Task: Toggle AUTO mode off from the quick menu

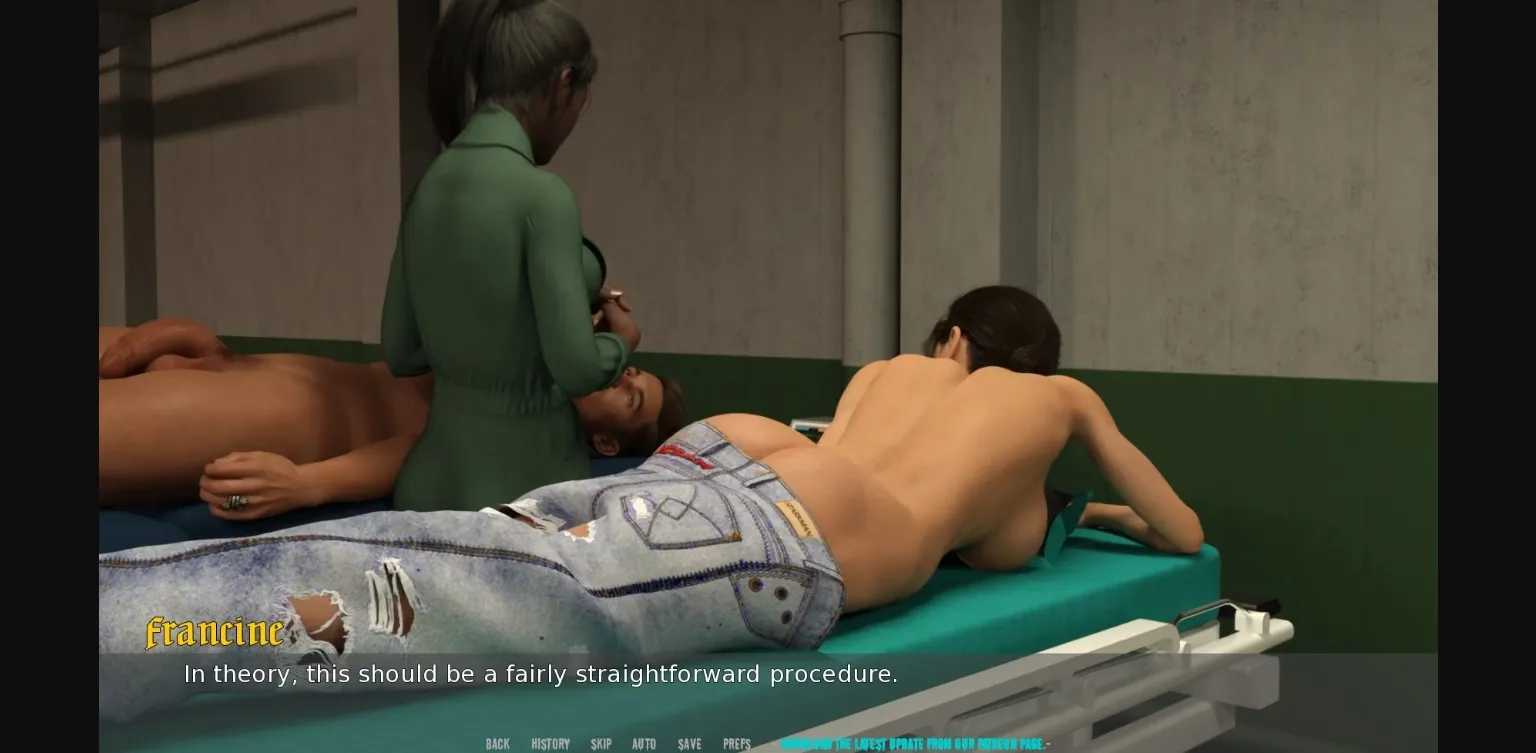Action: pos(644,744)
